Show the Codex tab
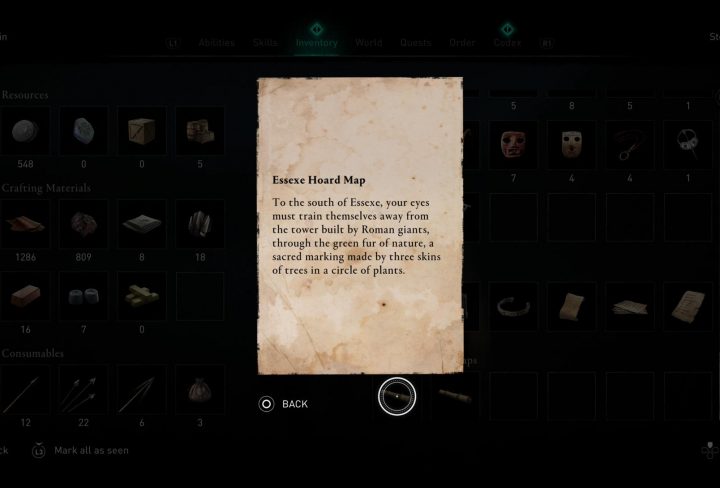Screen dimensions: 720x488 506,43
